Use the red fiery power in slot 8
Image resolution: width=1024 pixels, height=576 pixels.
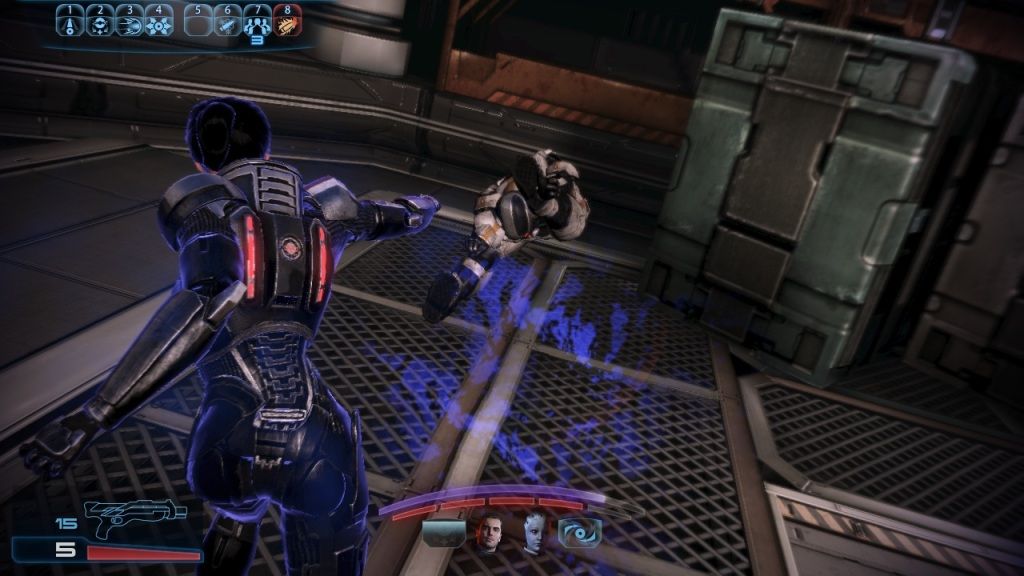[x=288, y=20]
